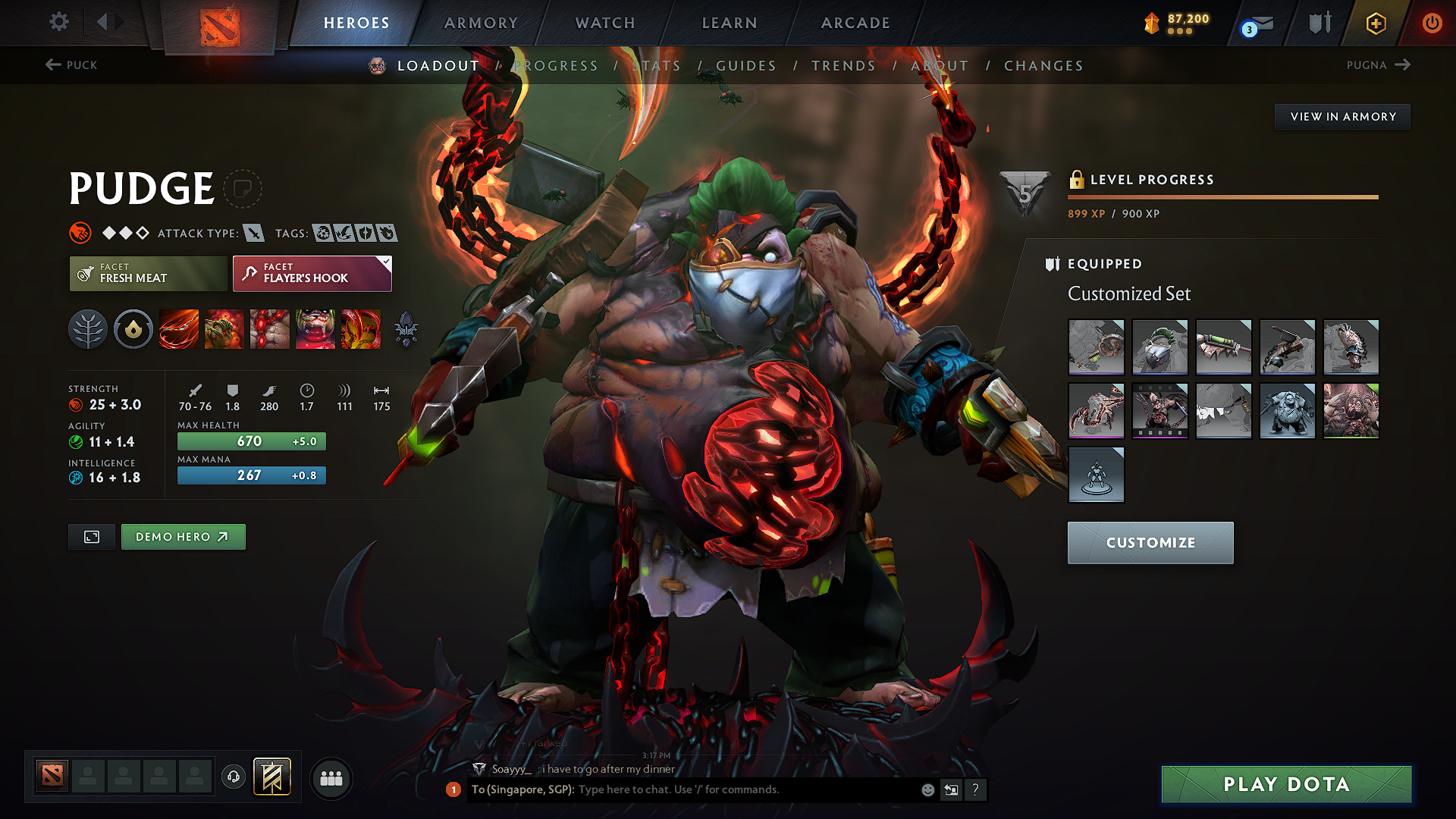Image resolution: width=1456 pixels, height=819 pixels.
Task: Select the Fresh Meat facet
Action: click(x=148, y=273)
